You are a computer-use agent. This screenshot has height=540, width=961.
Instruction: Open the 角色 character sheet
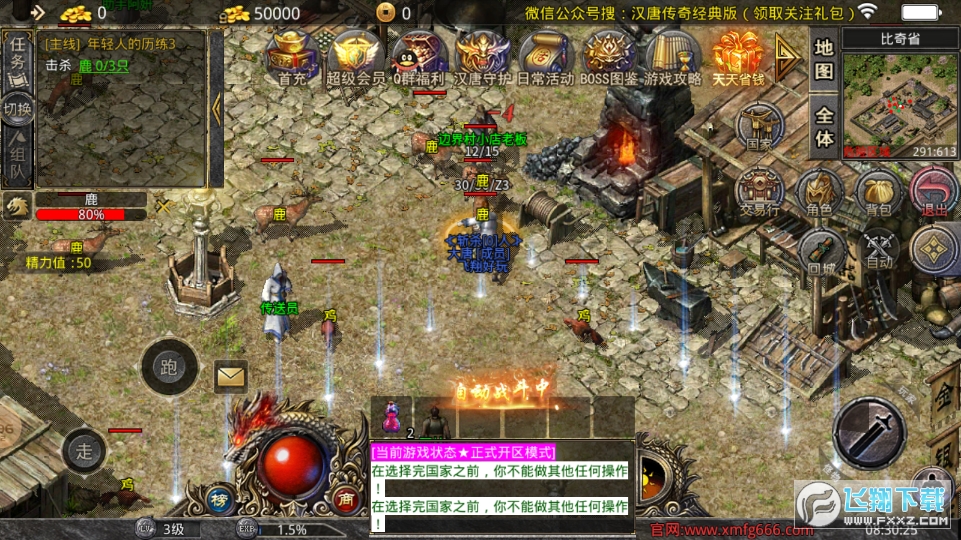tap(819, 191)
